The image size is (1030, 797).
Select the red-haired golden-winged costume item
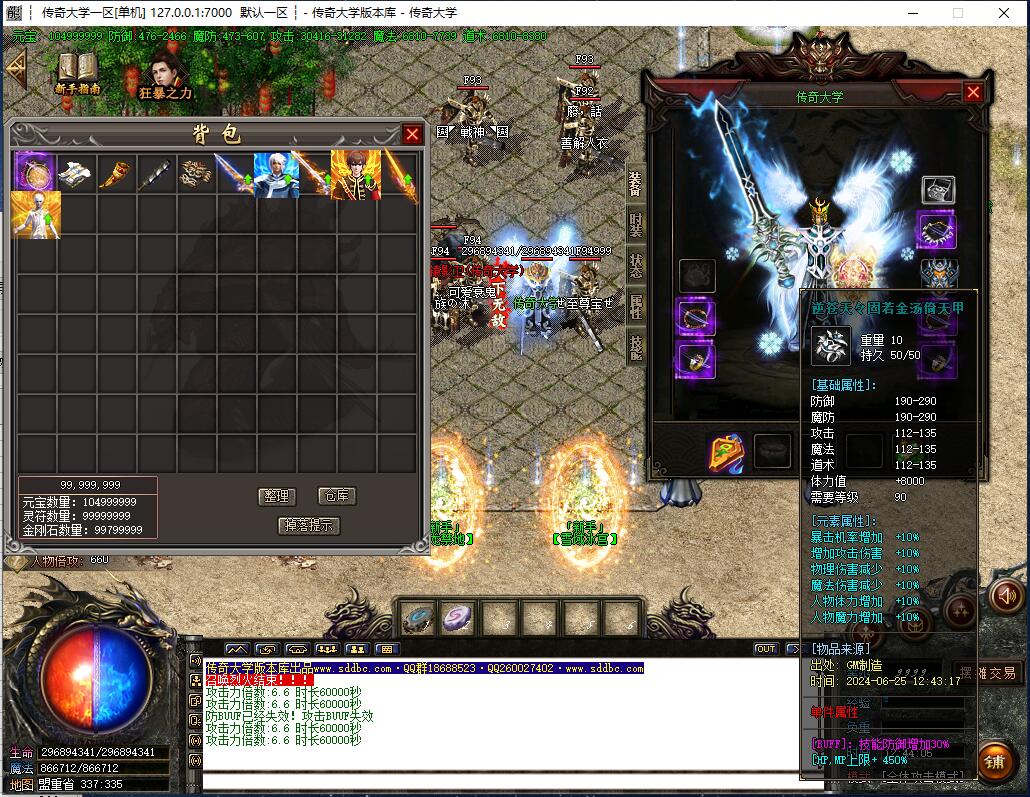(355, 174)
